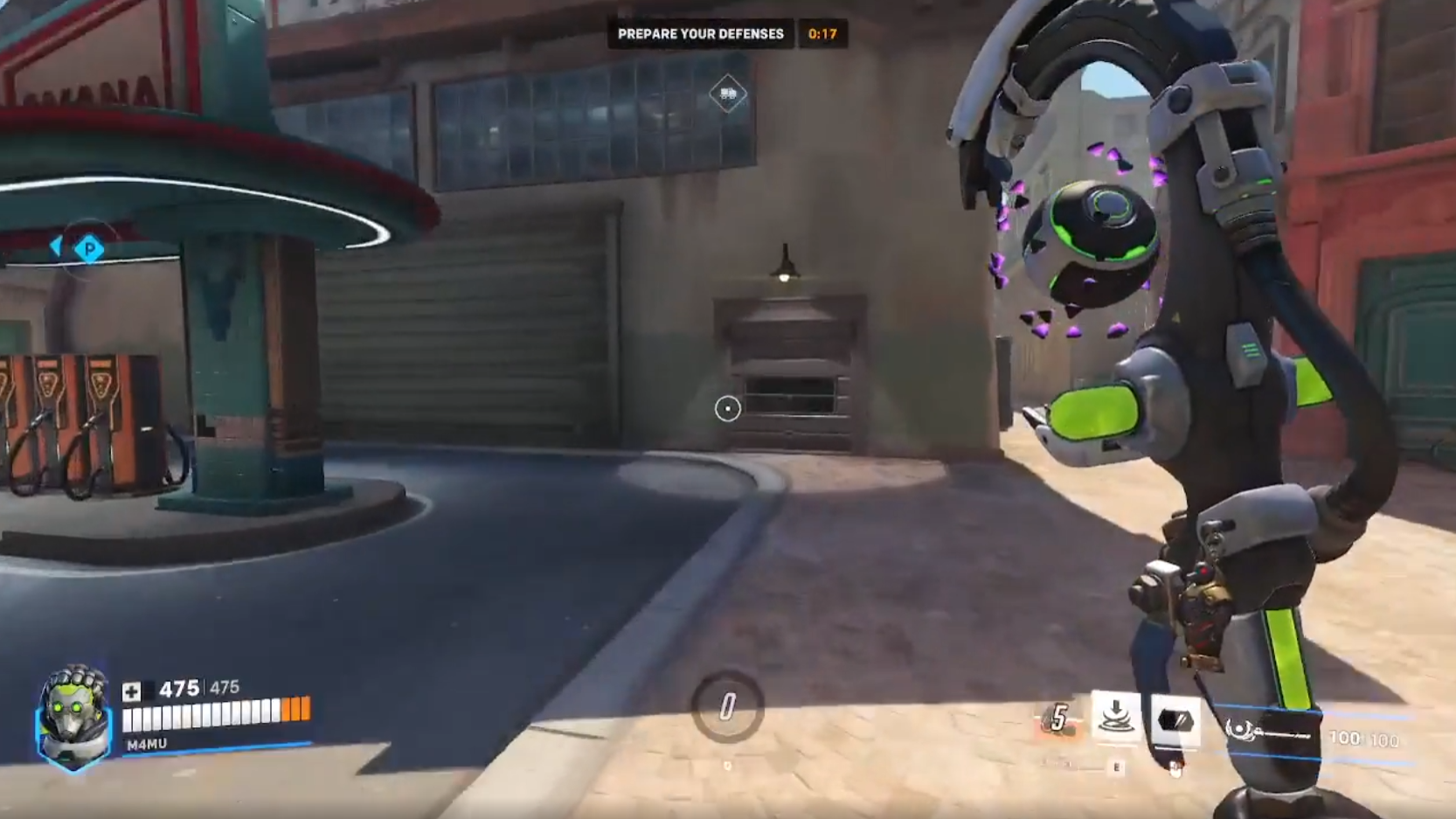
Task: Click the ability icon showing 5 charges
Action: pos(1057,717)
